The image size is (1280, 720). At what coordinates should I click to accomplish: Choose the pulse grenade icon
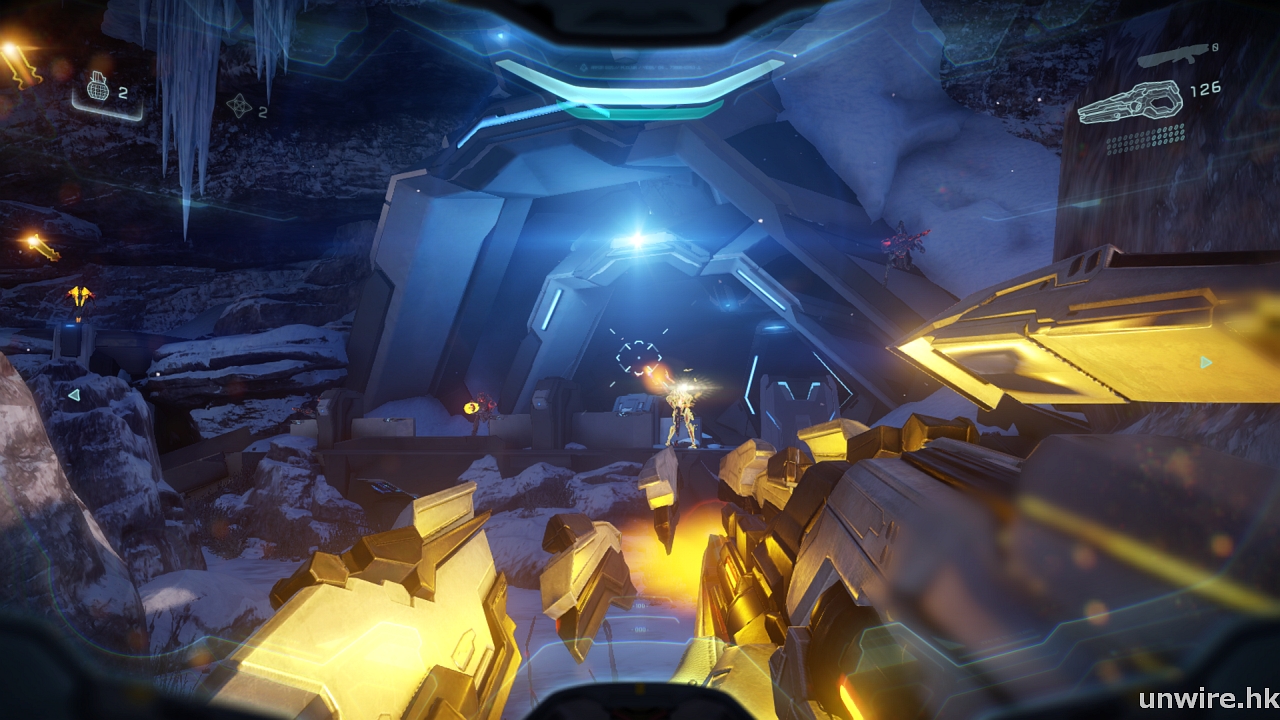[x=239, y=105]
